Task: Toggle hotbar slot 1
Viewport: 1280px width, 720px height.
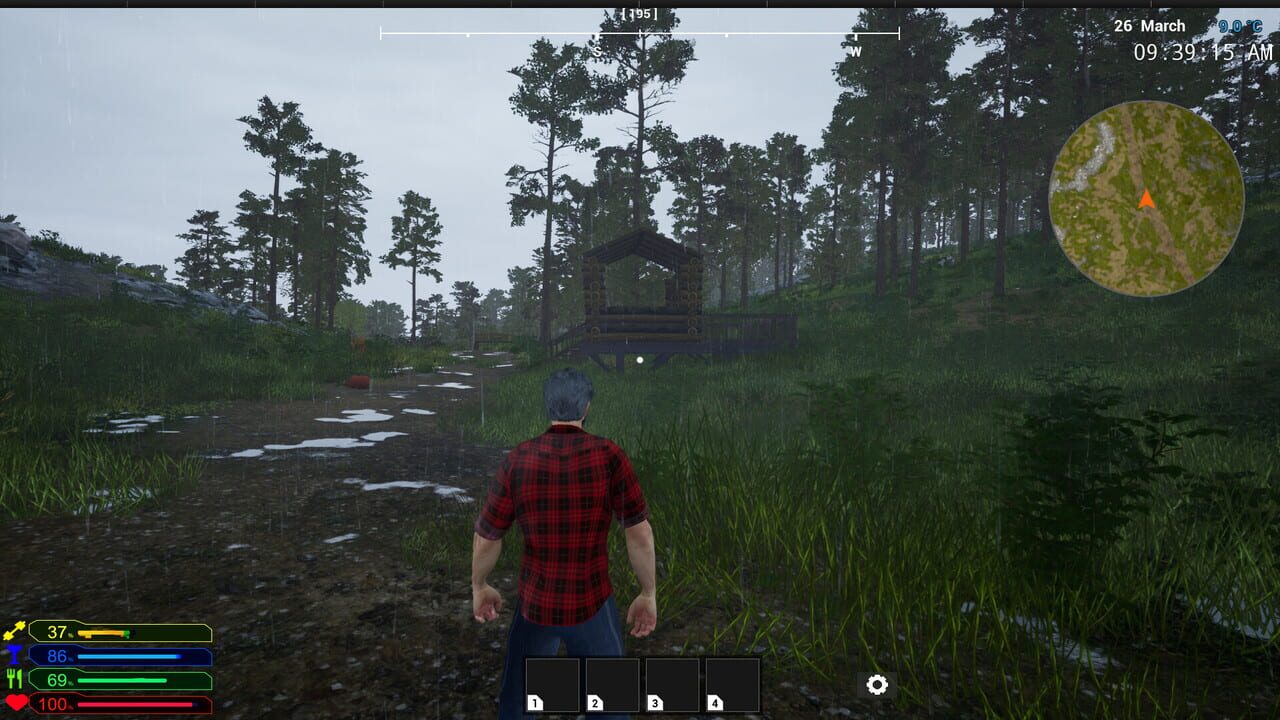Action: click(x=552, y=685)
